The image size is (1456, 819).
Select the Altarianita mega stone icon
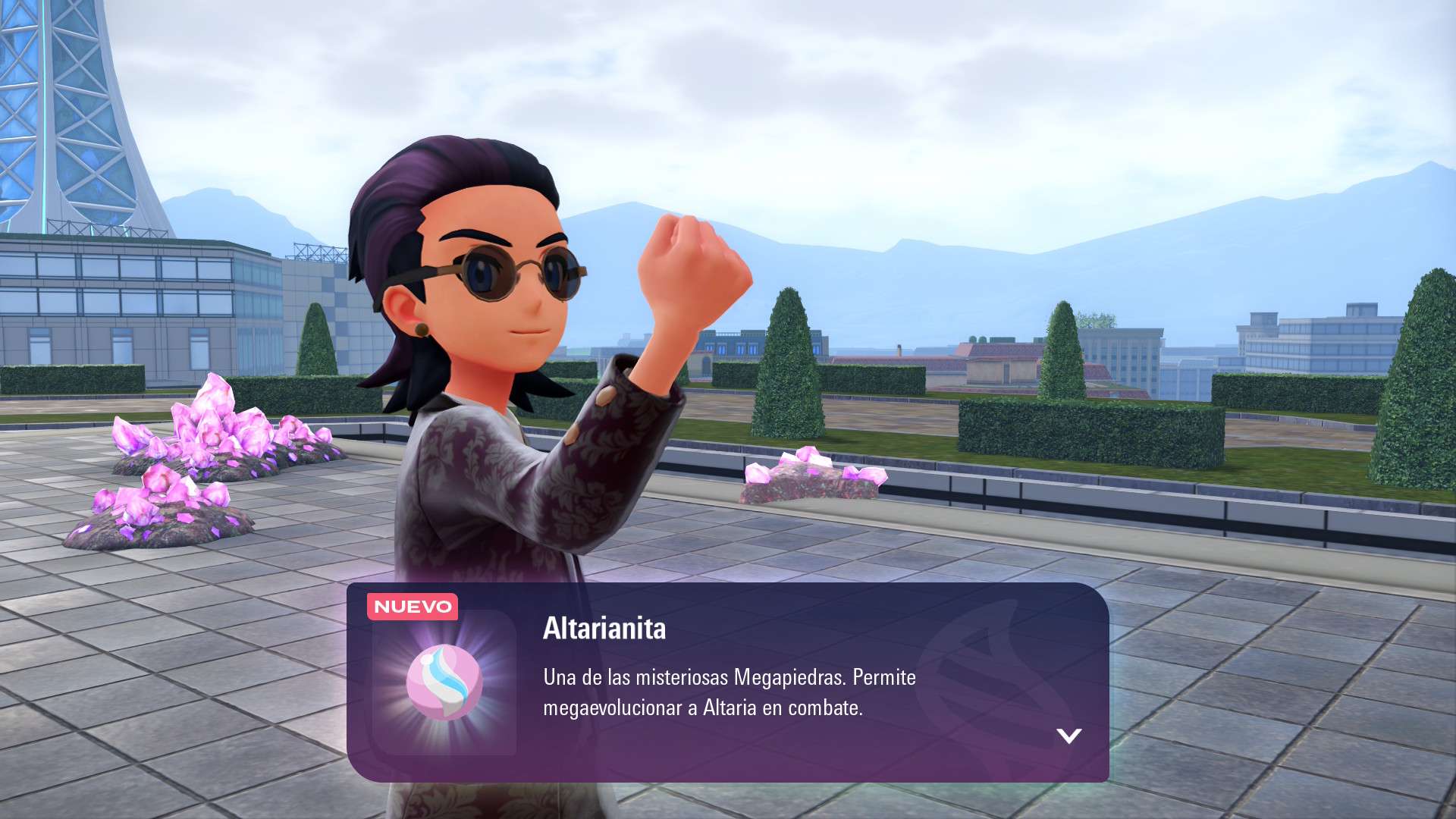tap(444, 682)
